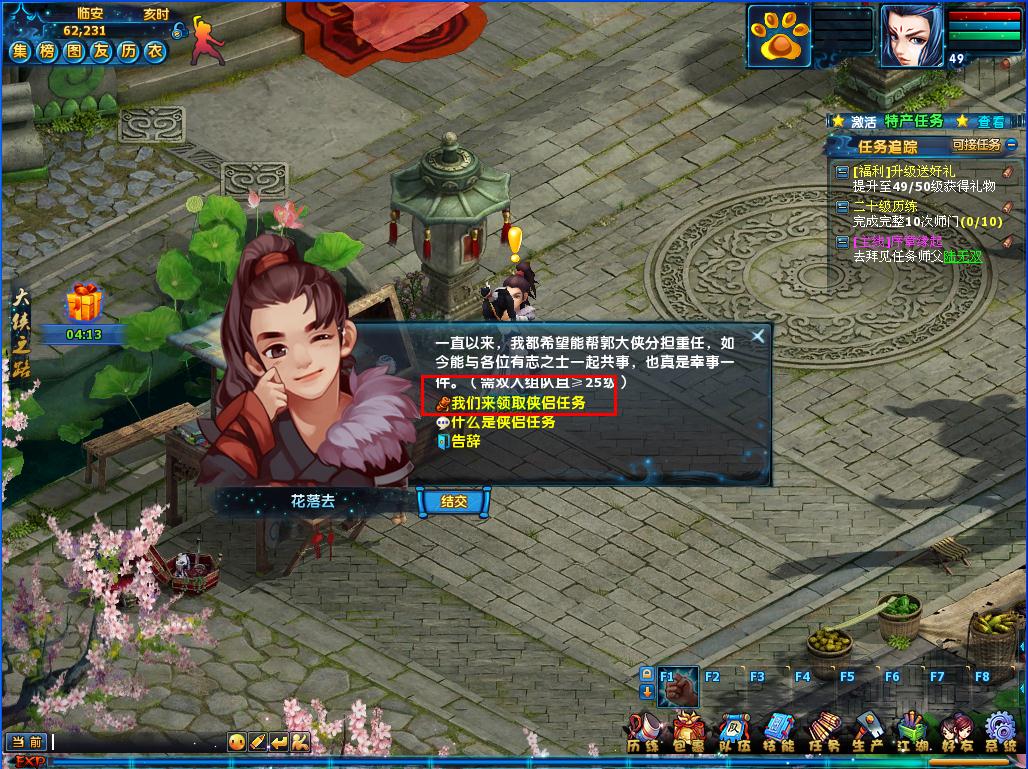
Task: Open the 任务 quest menu
Action: click(x=823, y=732)
